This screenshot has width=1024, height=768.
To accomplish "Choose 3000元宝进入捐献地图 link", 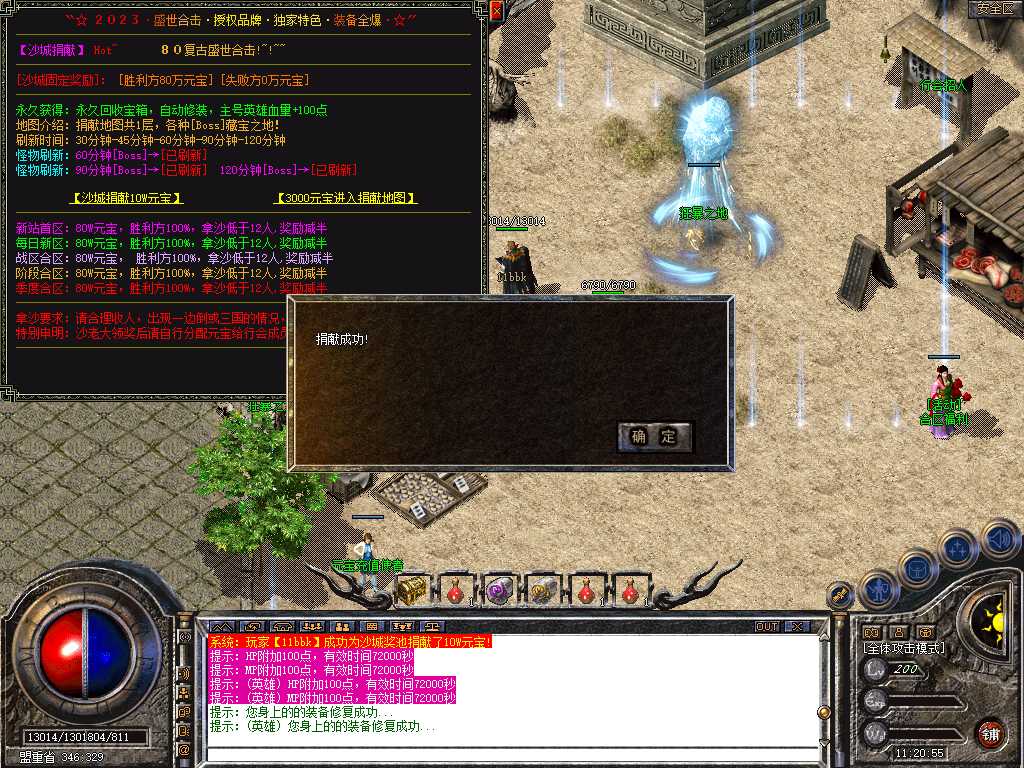I will coord(345,199).
